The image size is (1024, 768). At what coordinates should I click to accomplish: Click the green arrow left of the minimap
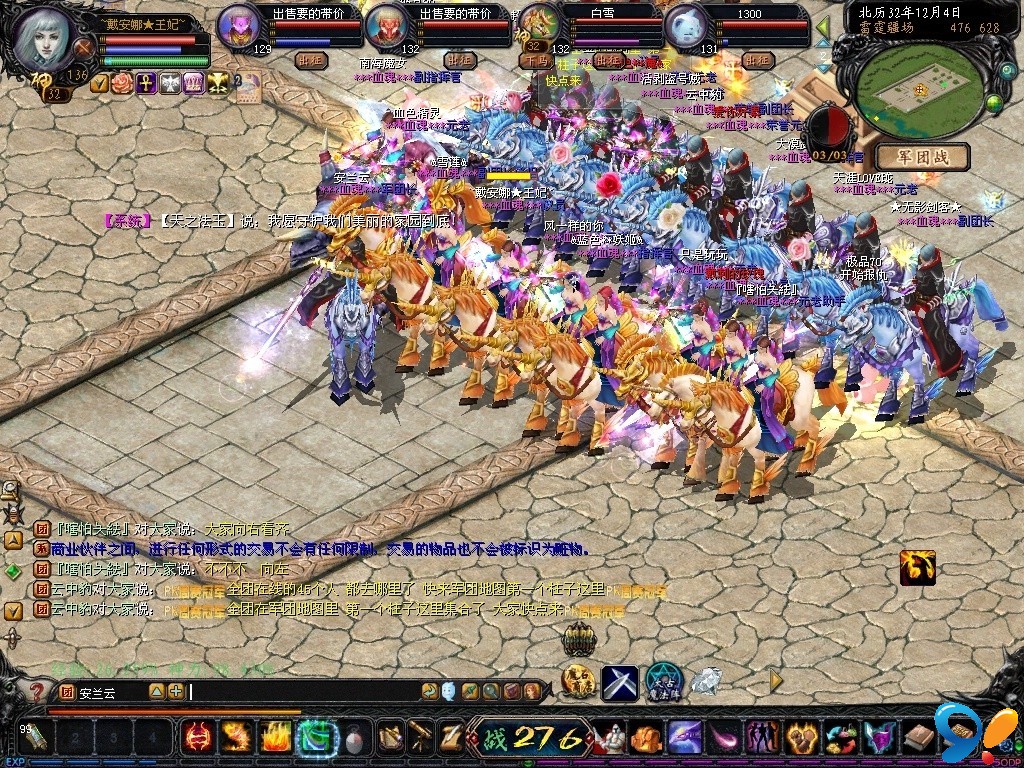(x=823, y=26)
